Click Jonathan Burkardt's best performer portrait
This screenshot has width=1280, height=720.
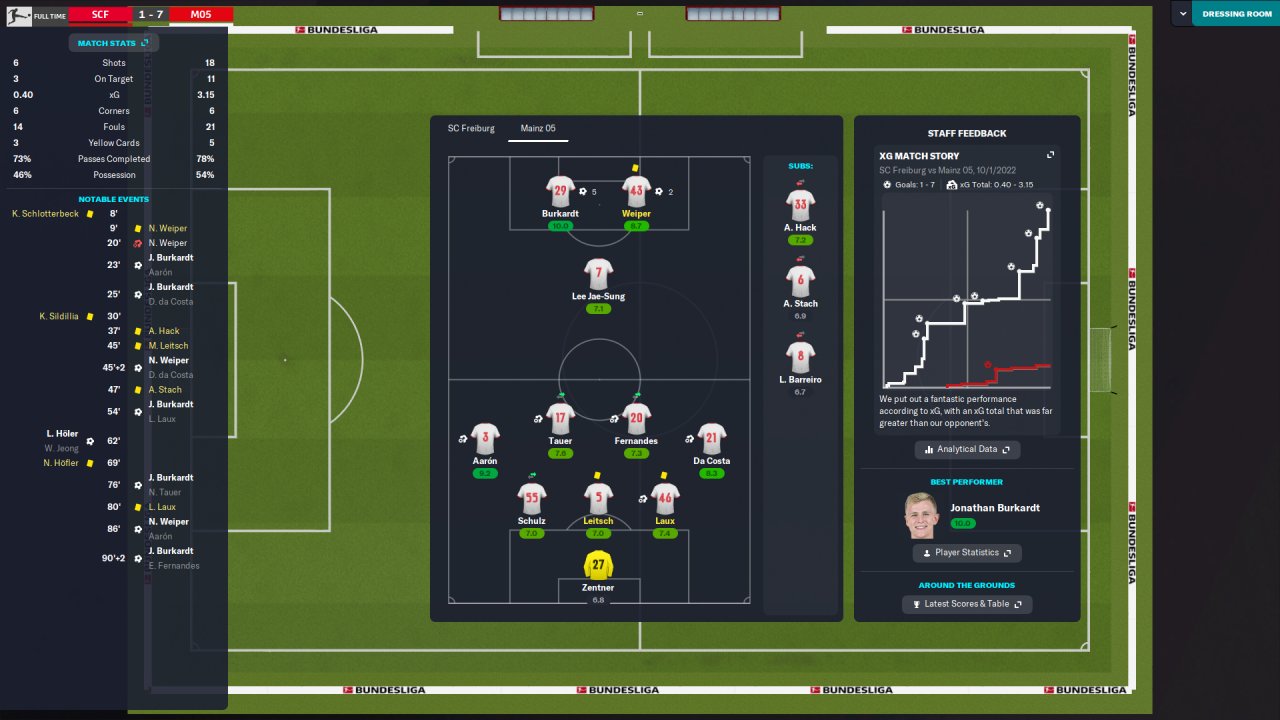[922, 514]
